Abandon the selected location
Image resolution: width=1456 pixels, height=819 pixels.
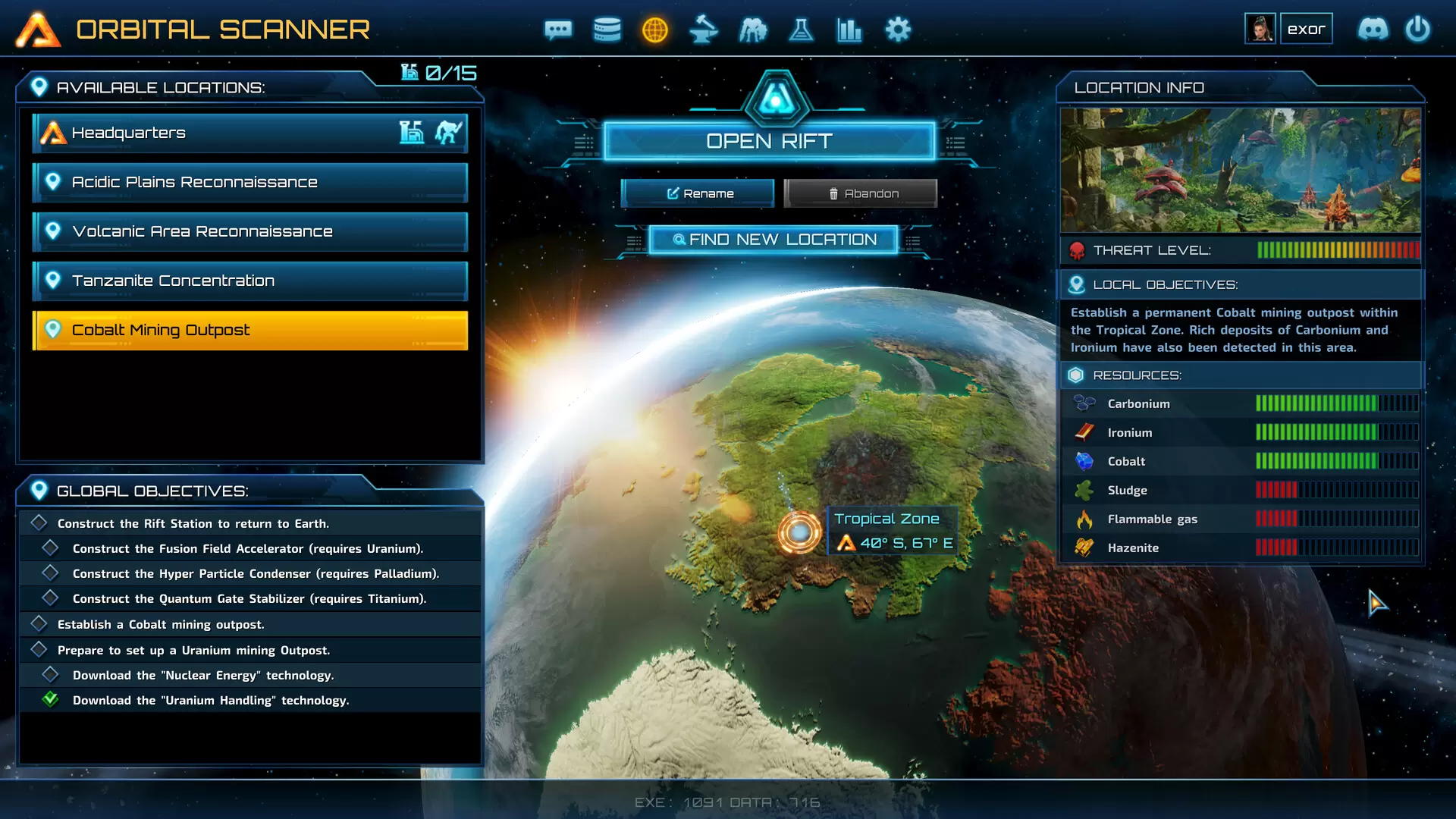click(x=861, y=193)
